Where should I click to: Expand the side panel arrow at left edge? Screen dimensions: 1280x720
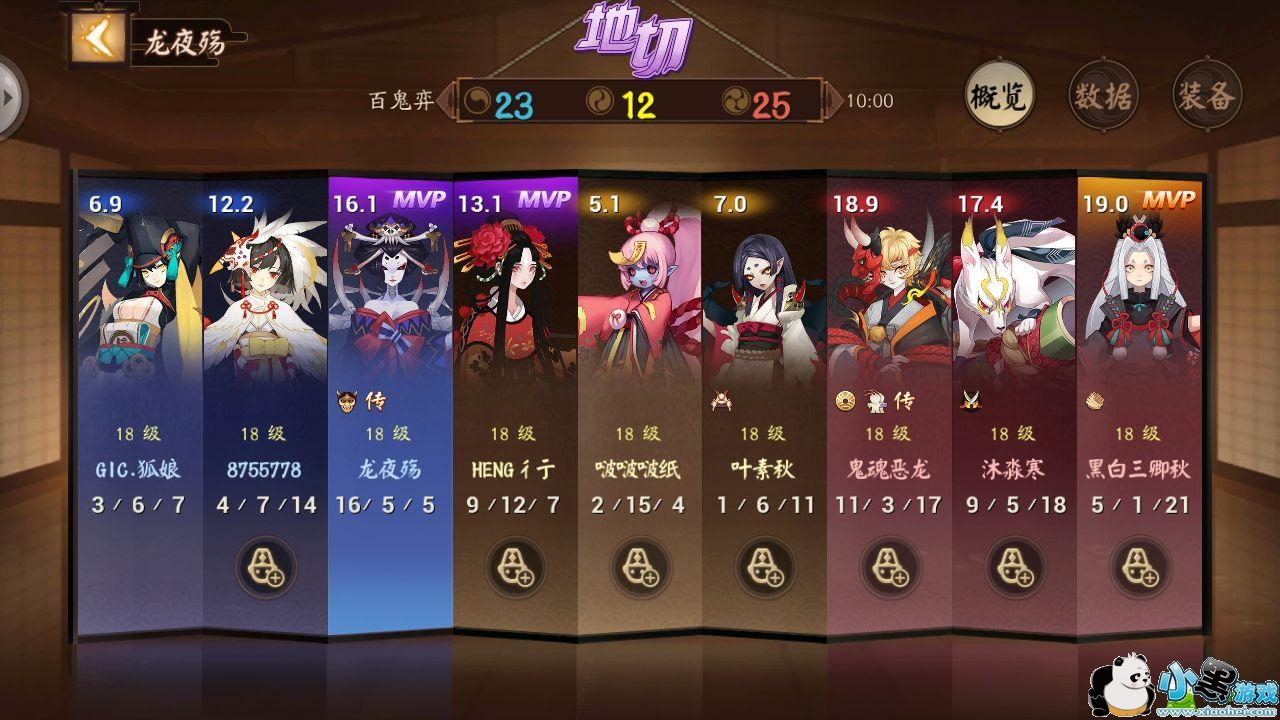click(10, 97)
